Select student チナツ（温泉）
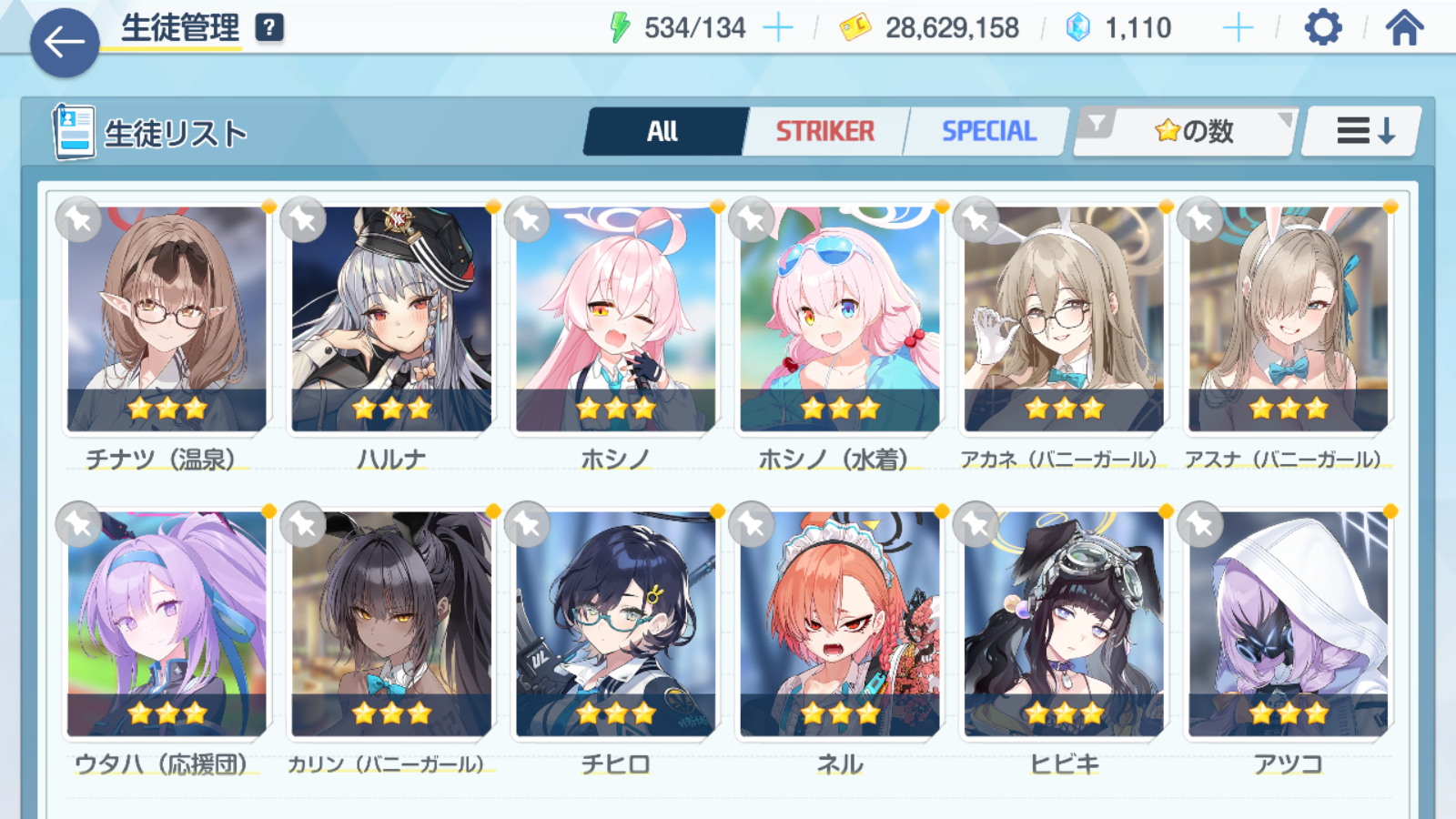This screenshot has width=1456, height=819. tap(167, 318)
